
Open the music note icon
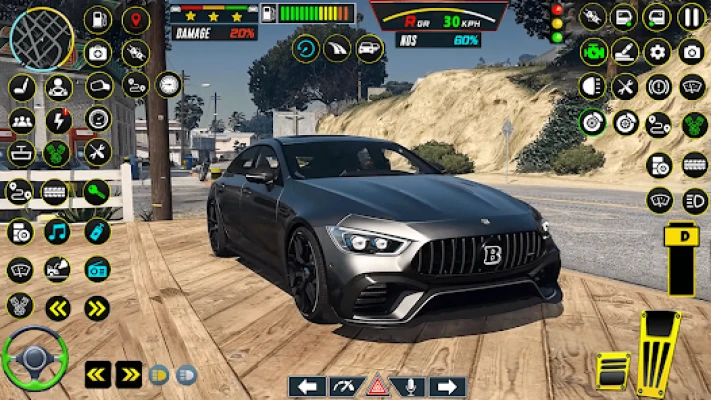pos(57,232)
